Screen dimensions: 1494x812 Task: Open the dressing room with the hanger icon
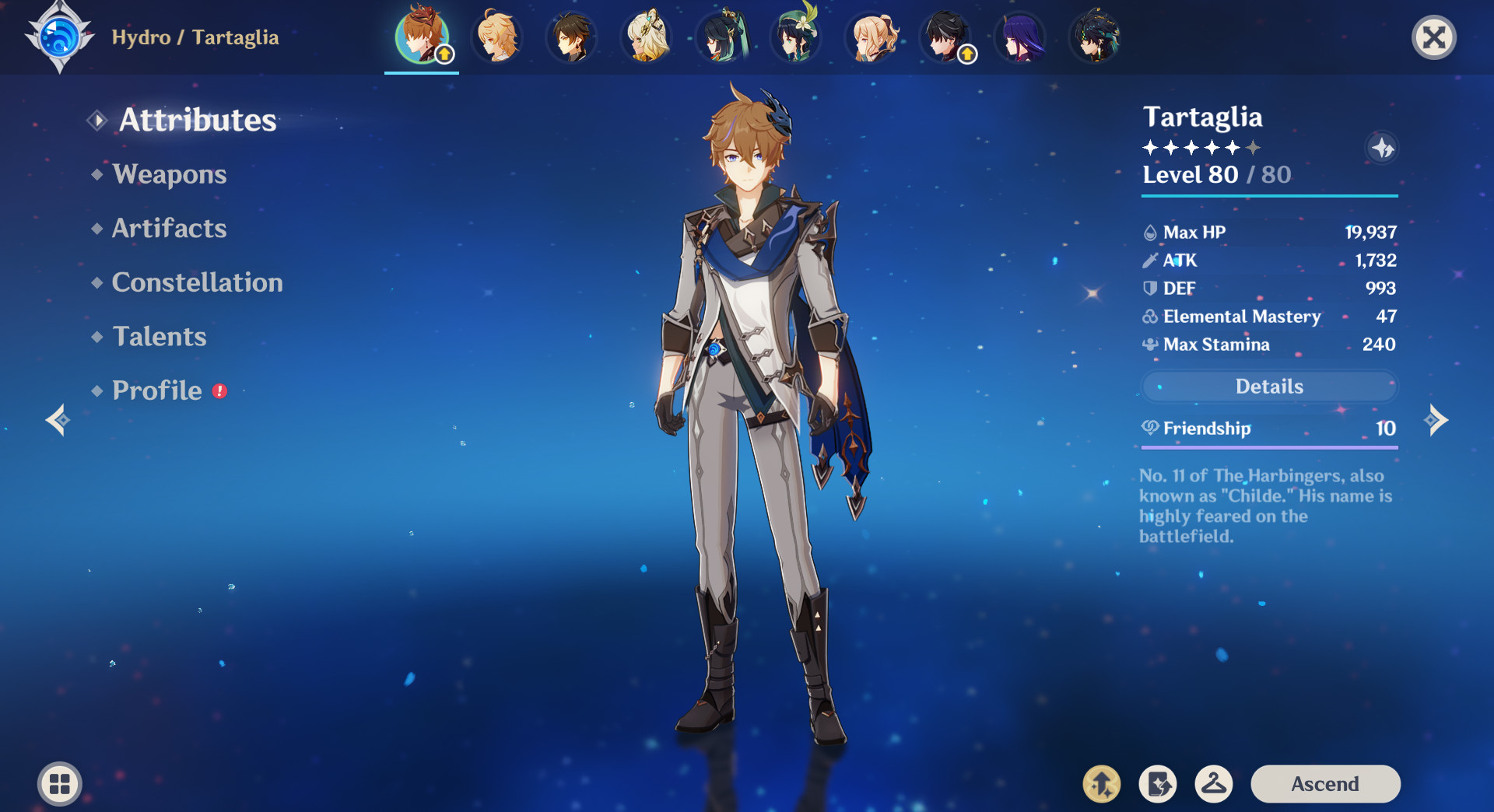pyautogui.click(x=1215, y=784)
